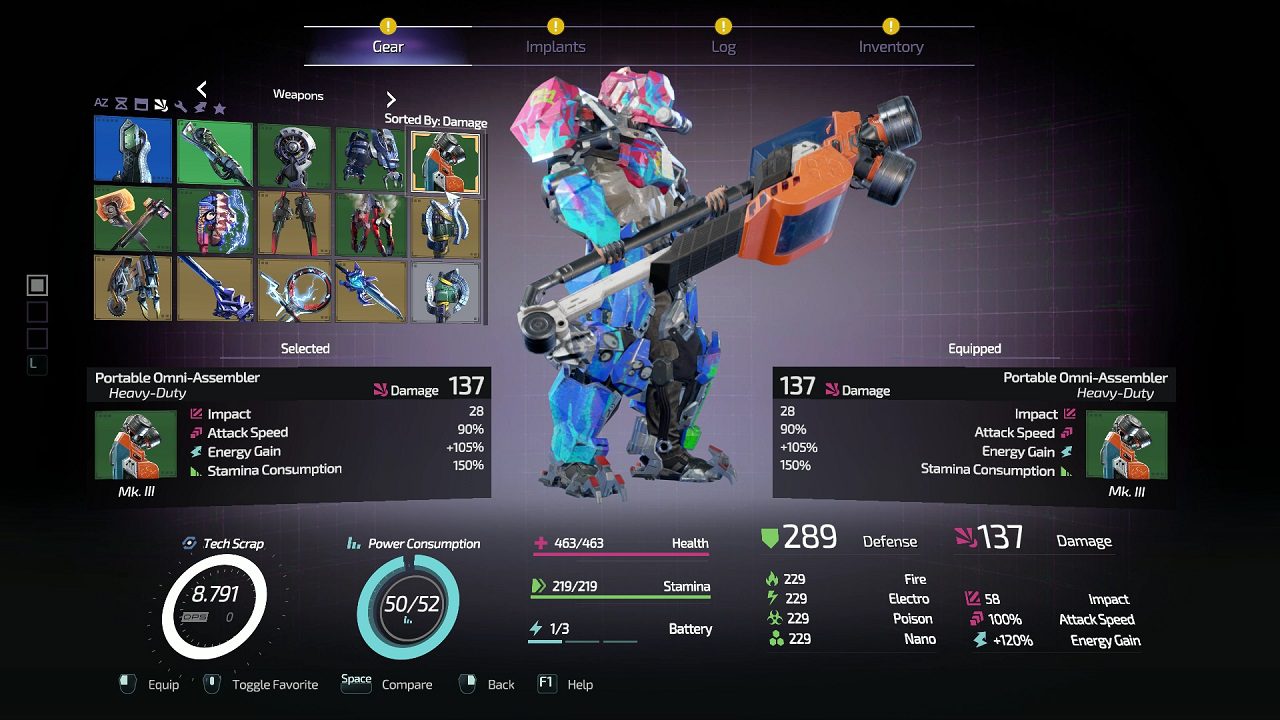The width and height of the screenshot is (1280, 720).
Task: Show the previous gear category with left arrow
Action: coord(201,89)
